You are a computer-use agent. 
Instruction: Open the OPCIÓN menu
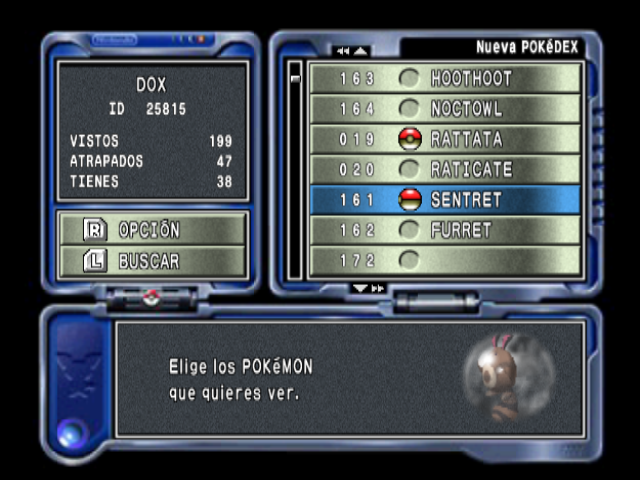click(152, 229)
